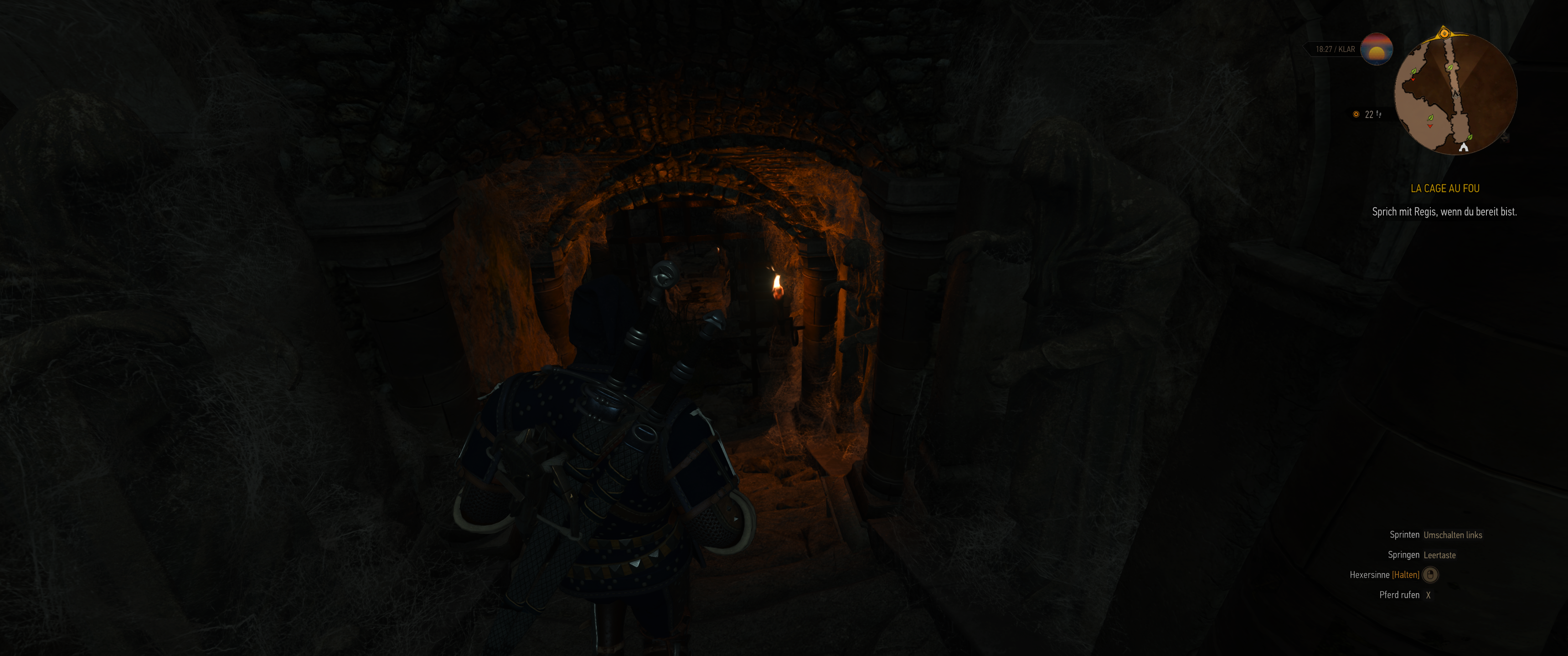Click the quest objective diamond atop the minimap
The image size is (1568, 656).
[1444, 33]
